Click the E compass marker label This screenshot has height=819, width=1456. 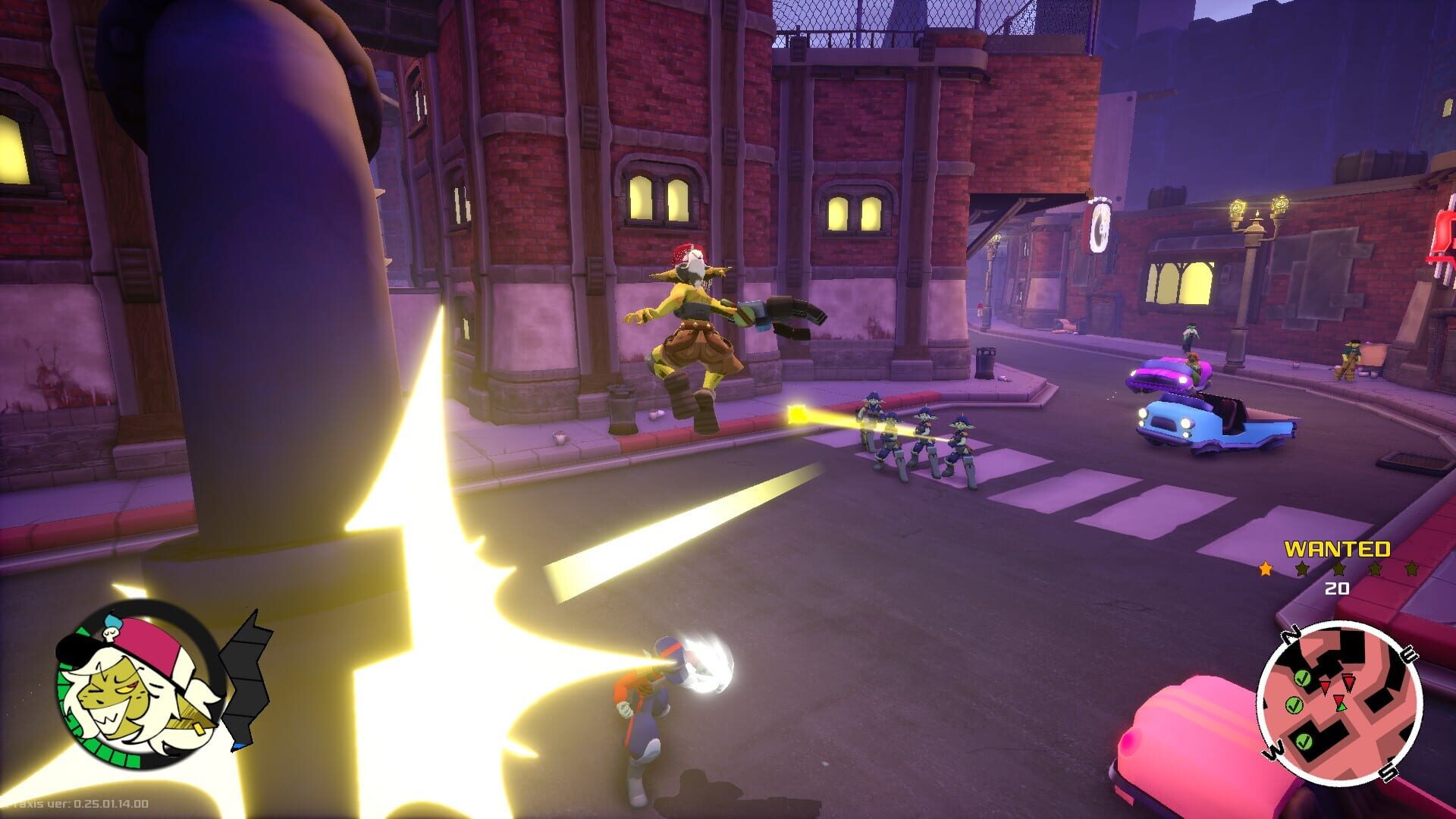point(1410,654)
